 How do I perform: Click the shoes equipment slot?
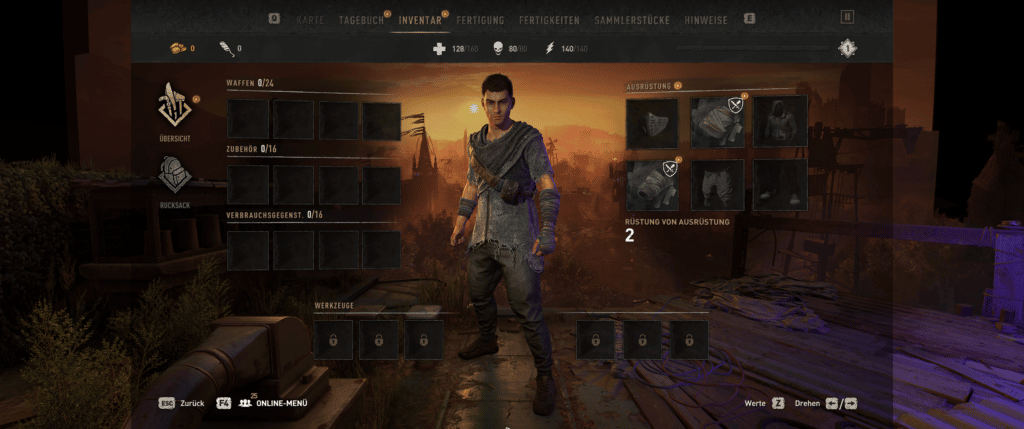pos(780,185)
